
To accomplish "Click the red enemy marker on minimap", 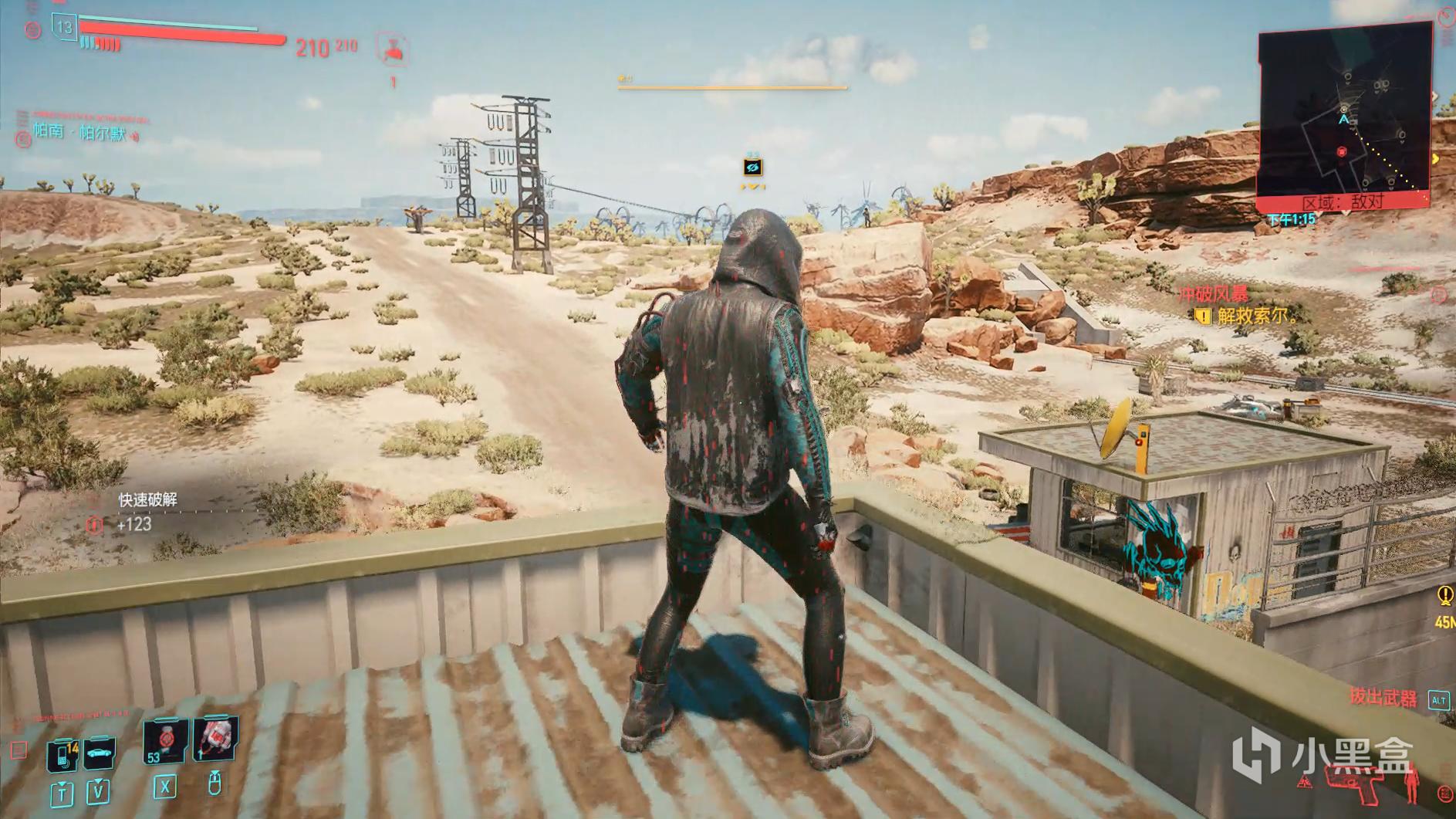I will pyautogui.click(x=1342, y=152).
